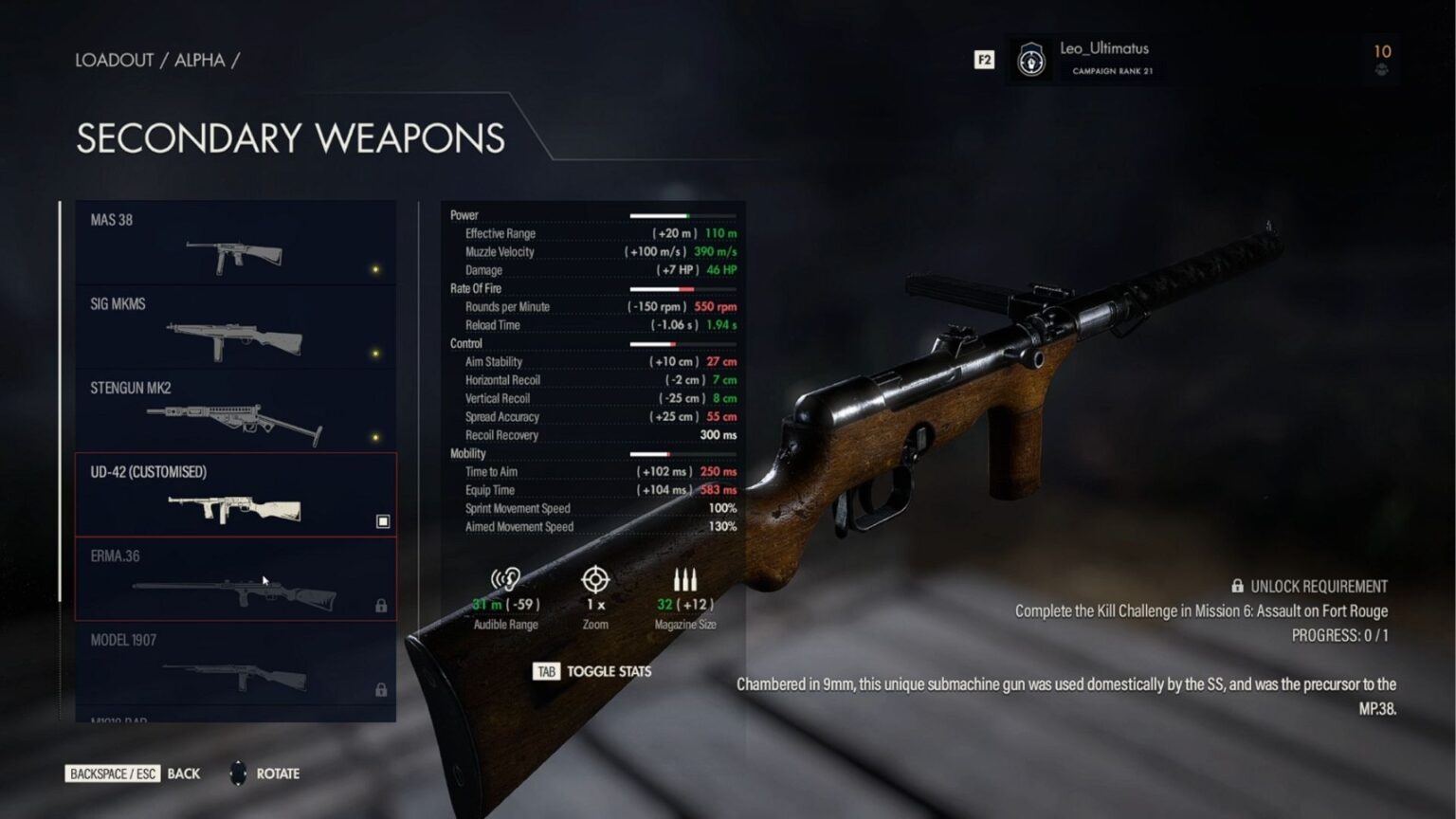Select the Zoom scope icon
This screenshot has width=1456, height=819.
[x=594, y=579]
